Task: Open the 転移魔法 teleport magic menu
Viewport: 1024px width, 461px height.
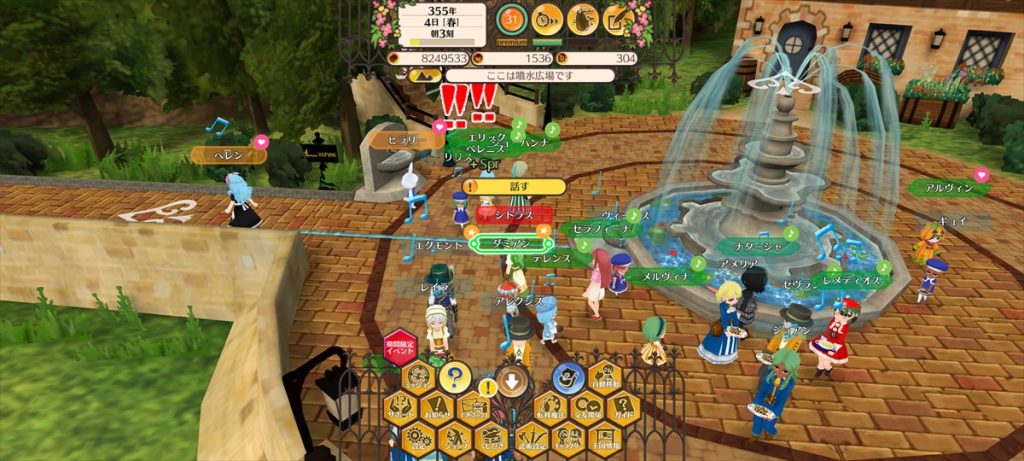Action: point(550,408)
